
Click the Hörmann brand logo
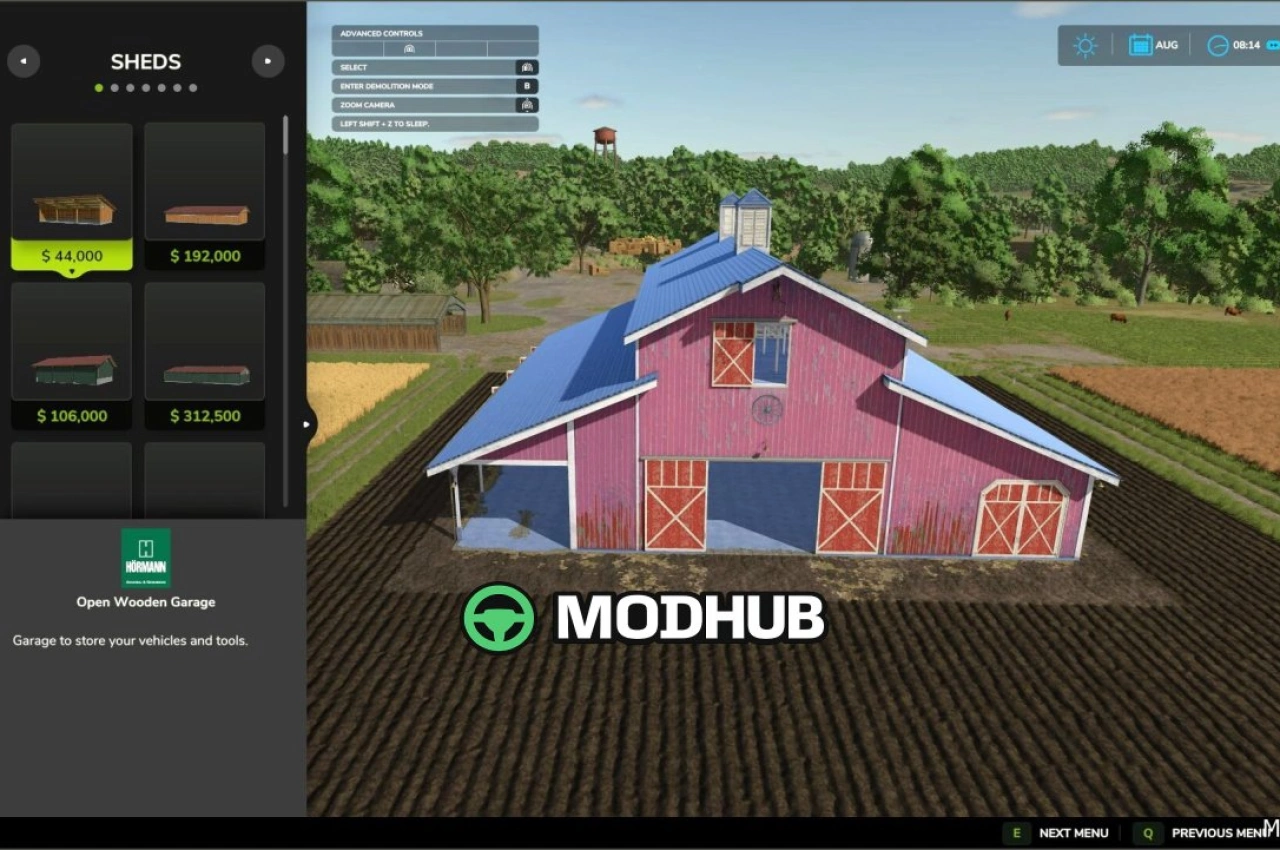(x=146, y=557)
